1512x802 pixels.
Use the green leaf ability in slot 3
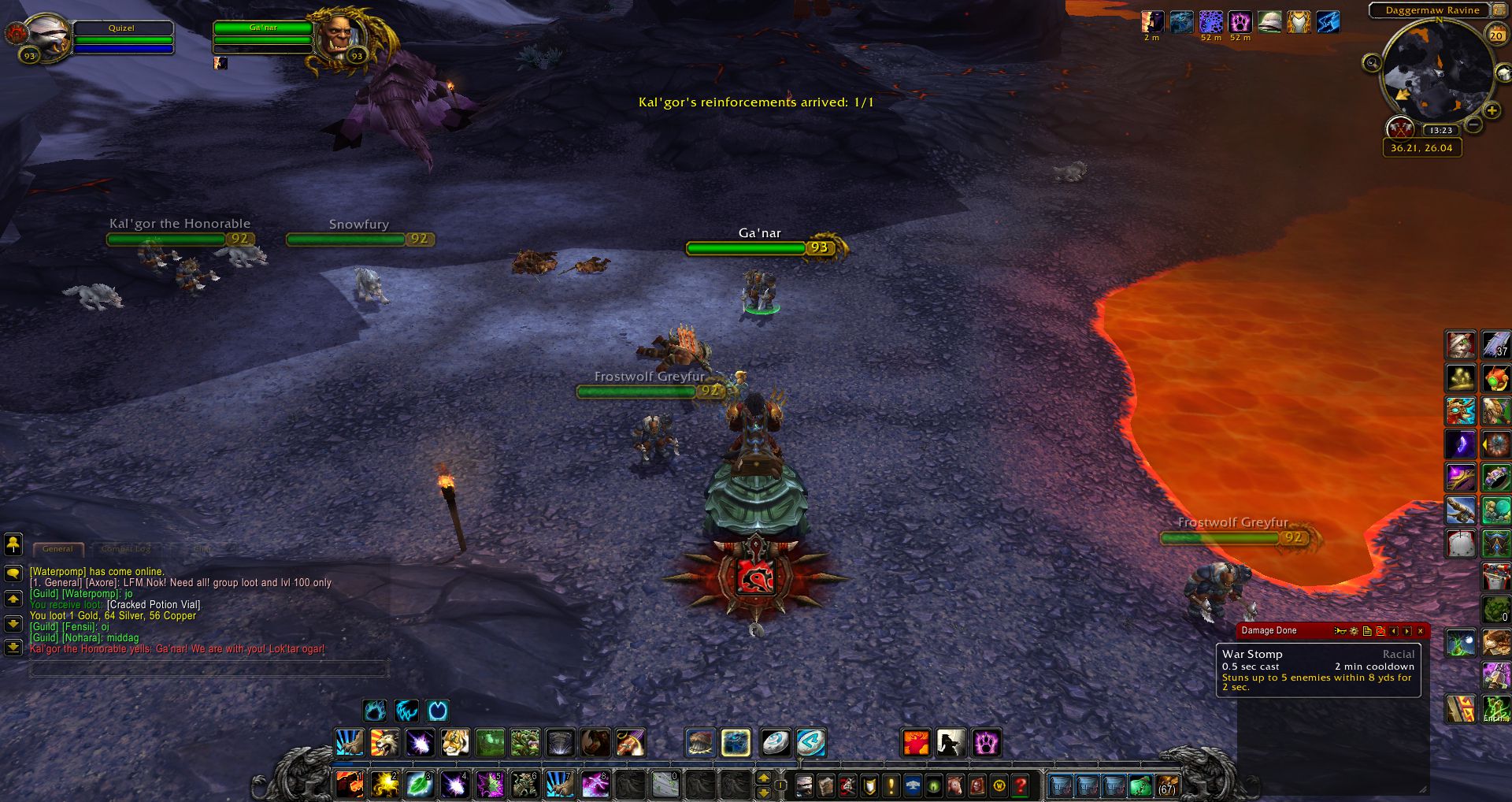coord(419,785)
